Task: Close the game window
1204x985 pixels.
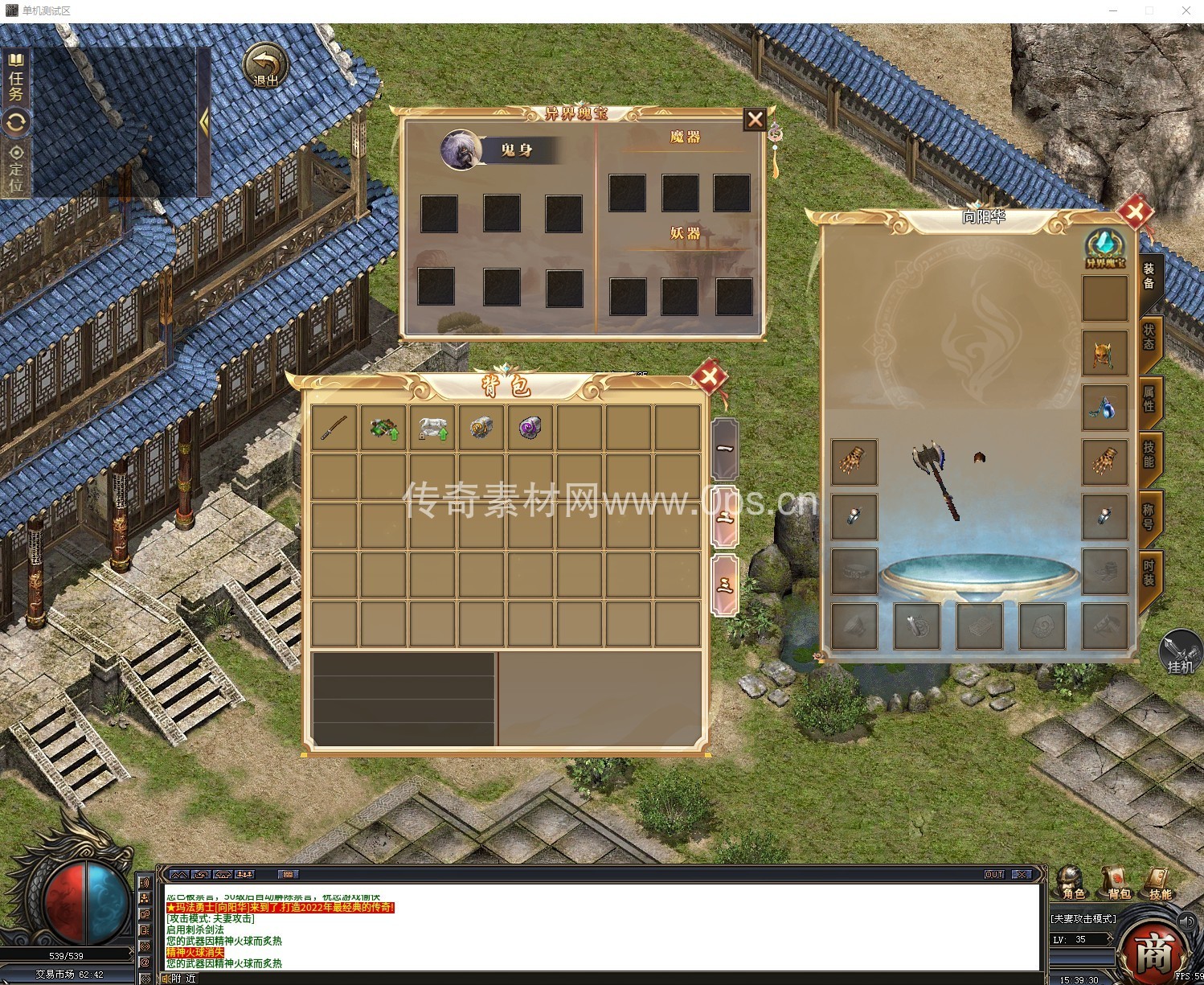Action: click(1186, 10)
